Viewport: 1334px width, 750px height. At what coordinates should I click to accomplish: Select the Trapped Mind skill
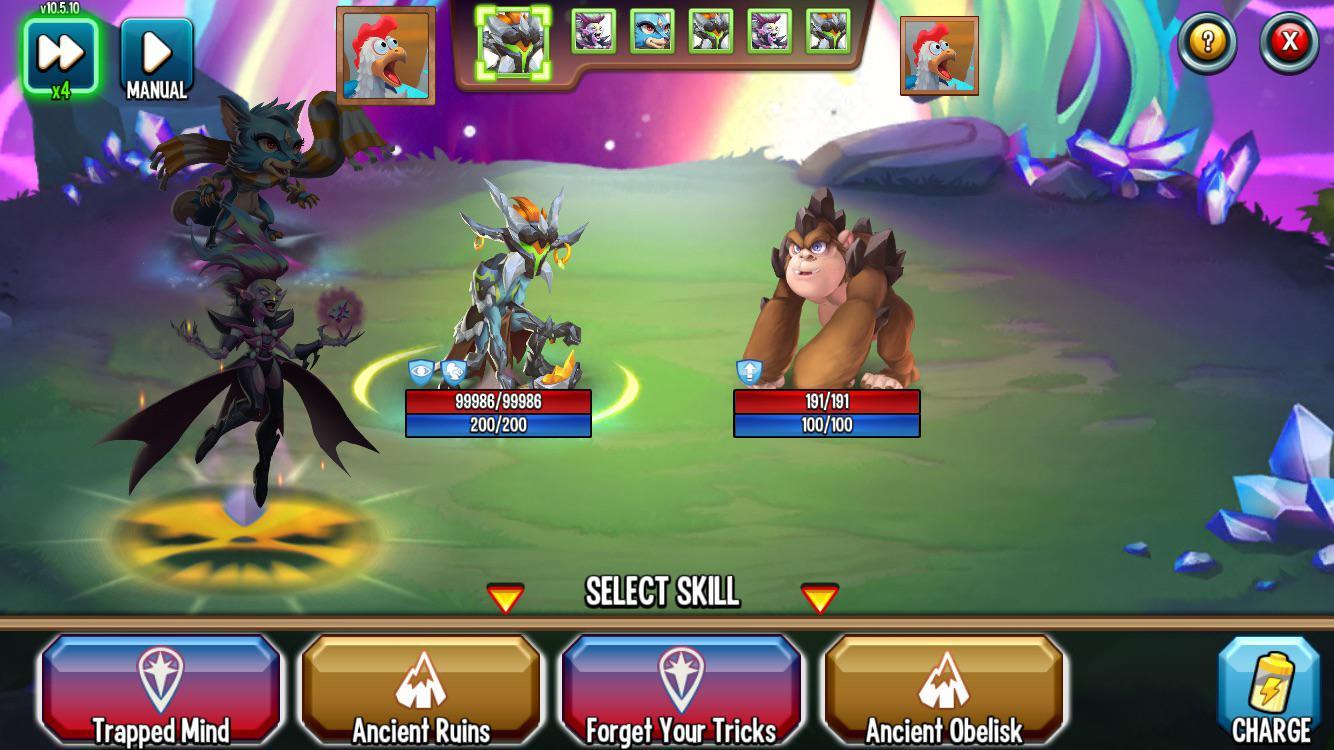[160, 688]
